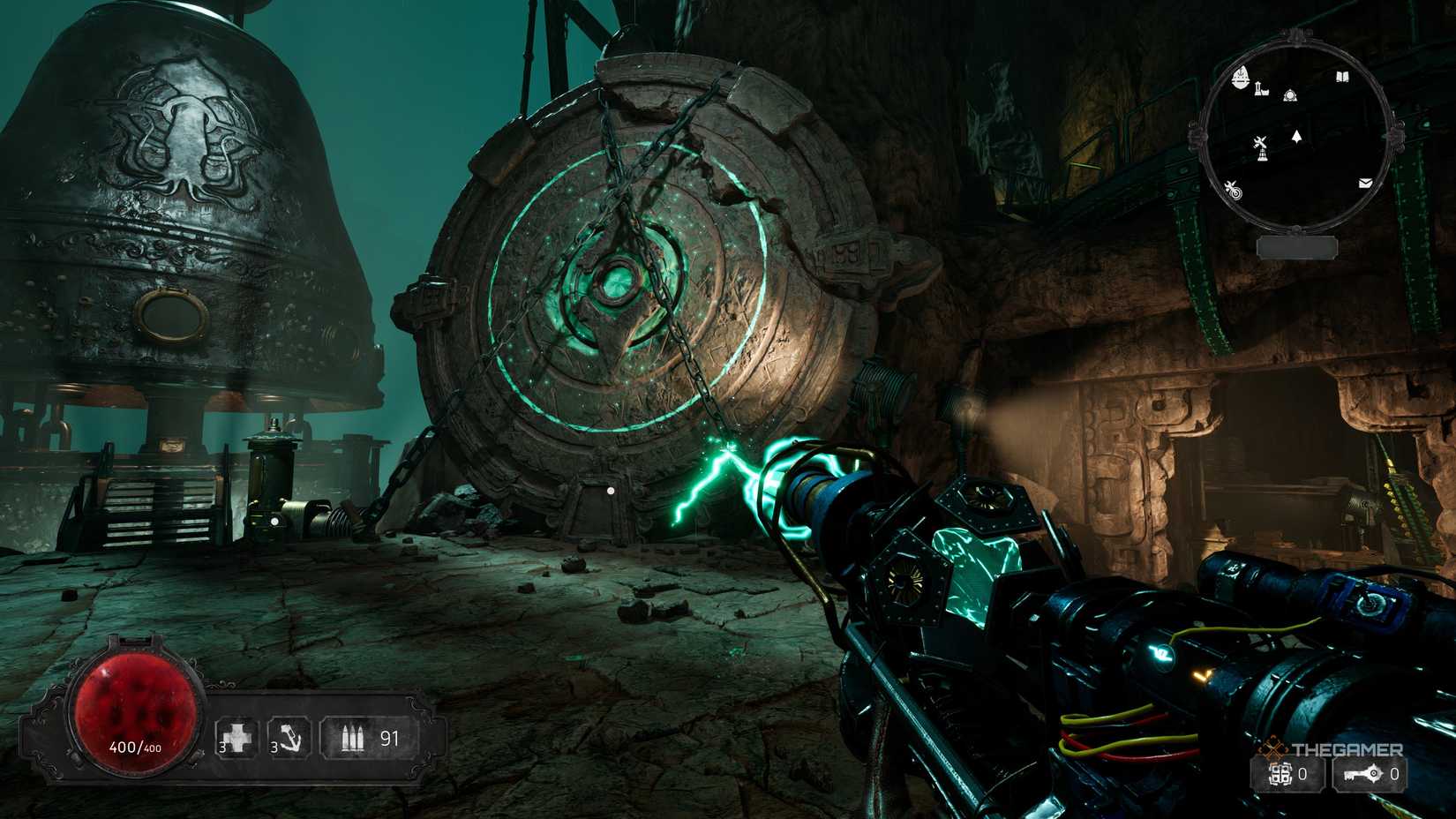Click the portal marker near the minimap top

coord(1291,95)
